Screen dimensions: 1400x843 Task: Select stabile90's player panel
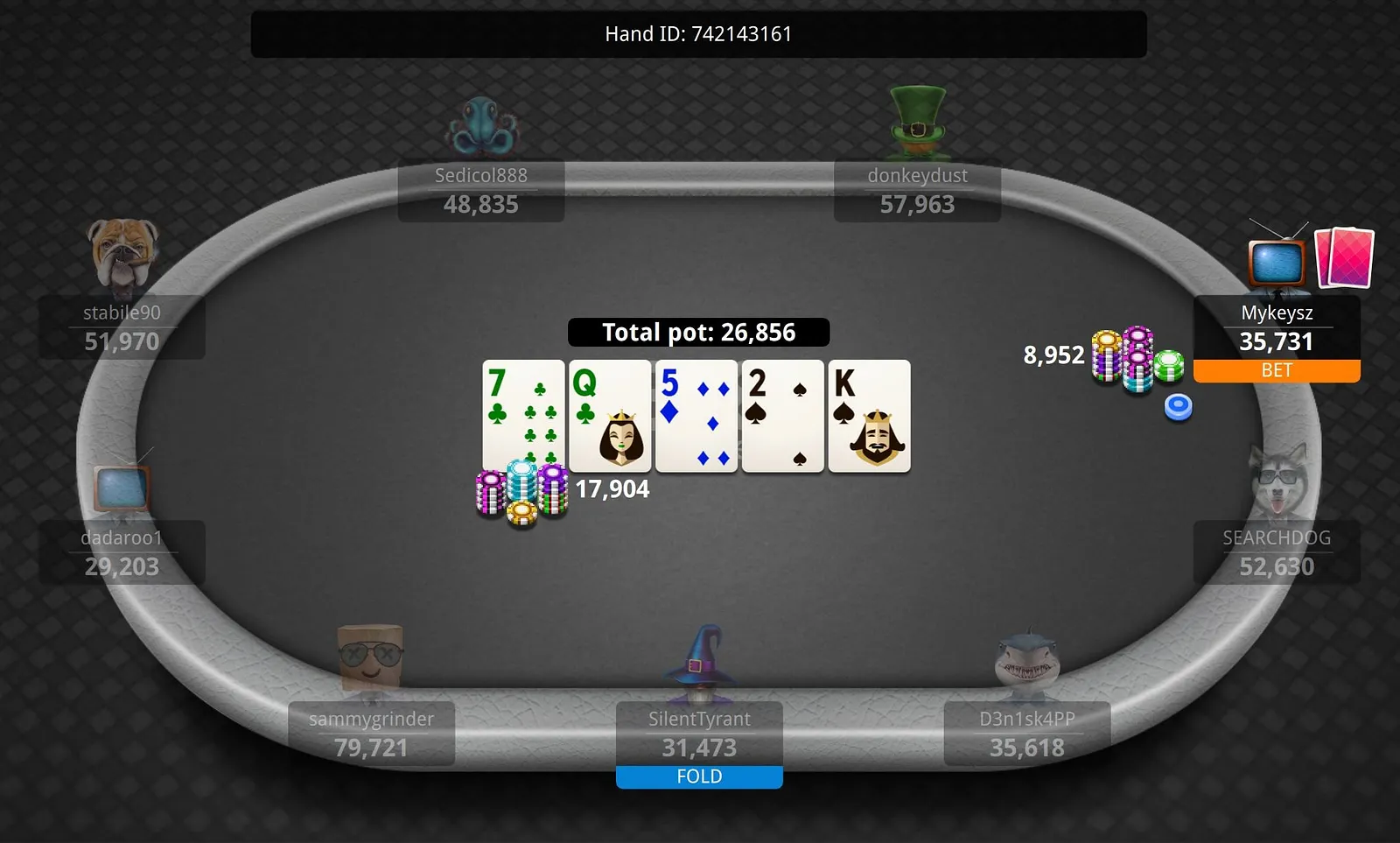click(122, 327)
